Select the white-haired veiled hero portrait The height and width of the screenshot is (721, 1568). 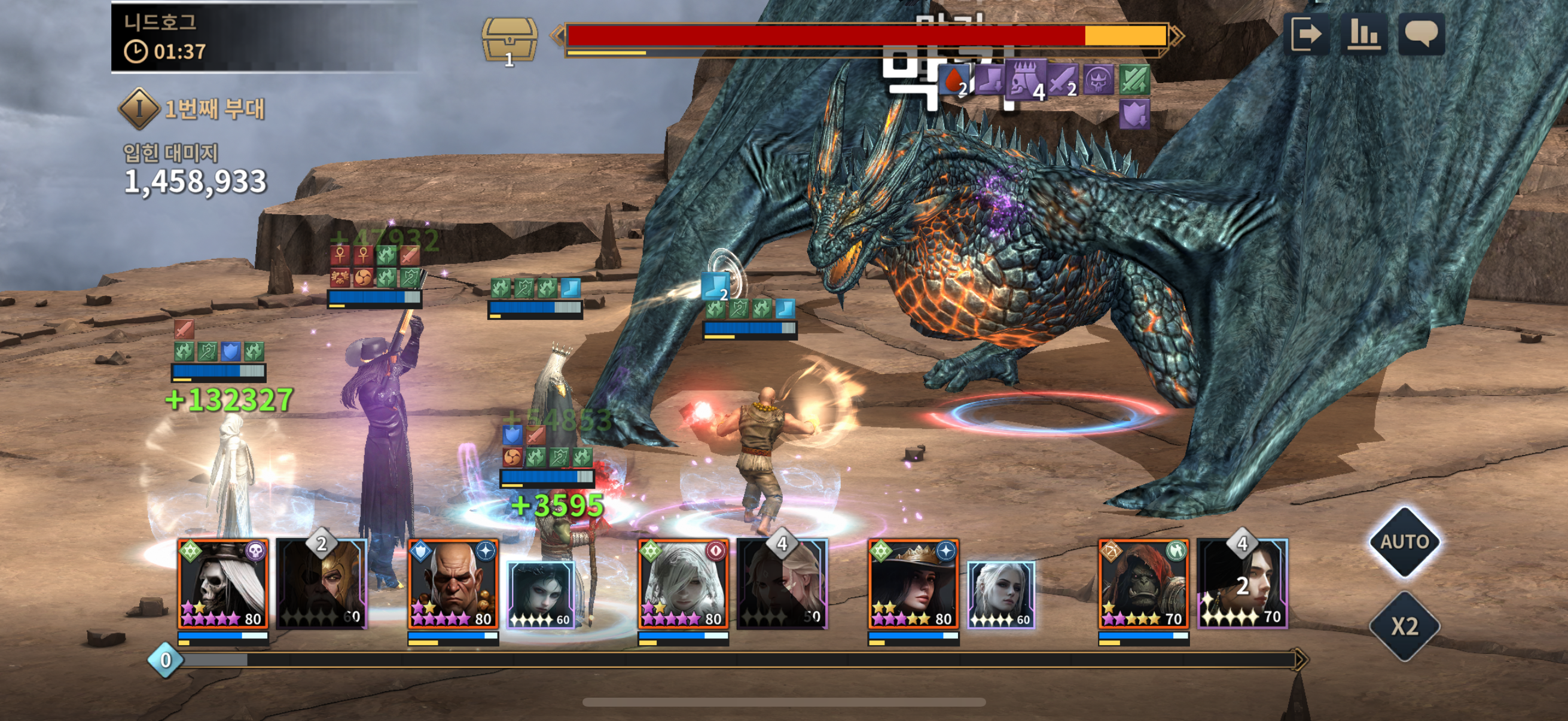click(x=683, y=583)
